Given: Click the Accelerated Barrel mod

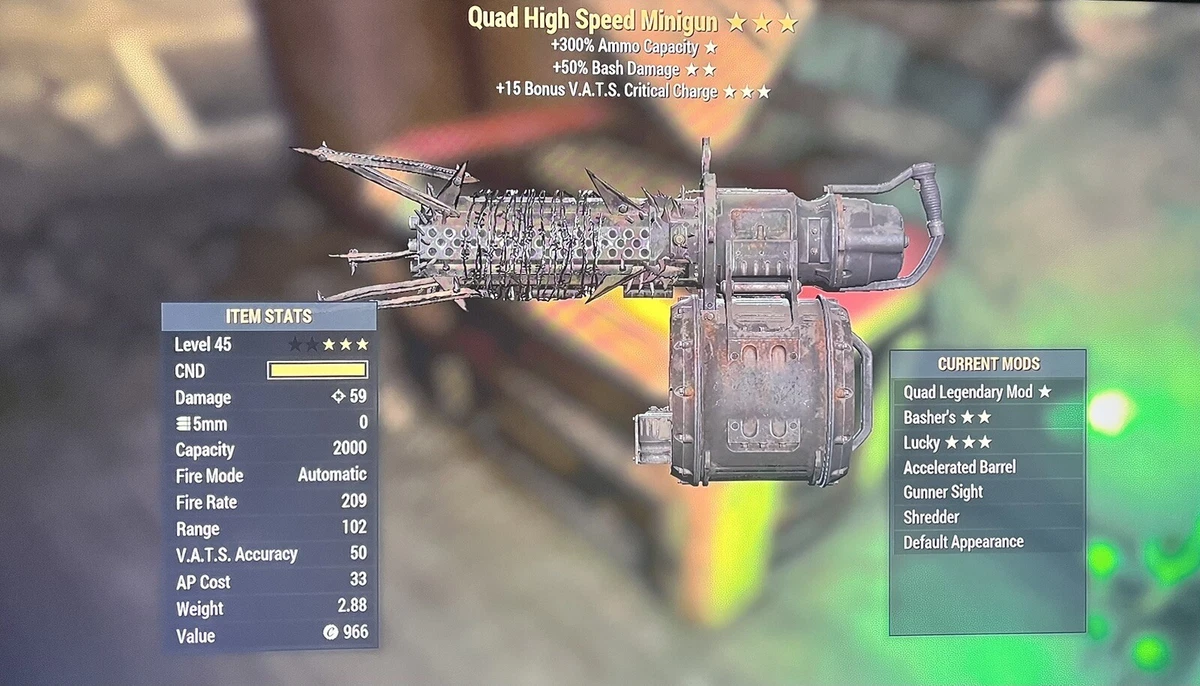Looking at the screenshot, I should (959, 467).
